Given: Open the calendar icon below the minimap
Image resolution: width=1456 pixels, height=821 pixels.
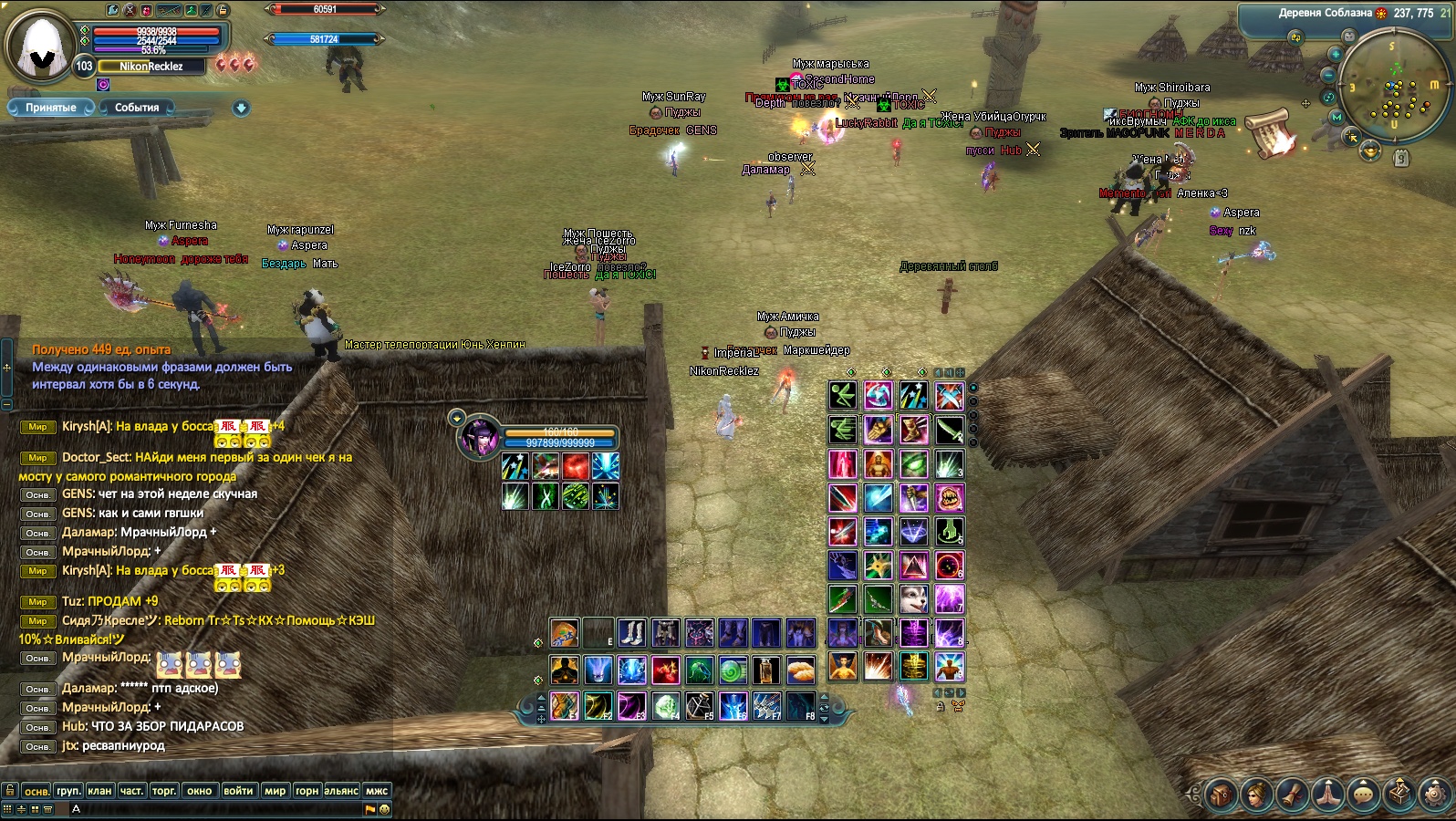Looking at the screenshot, I should tap(1402, 158).
